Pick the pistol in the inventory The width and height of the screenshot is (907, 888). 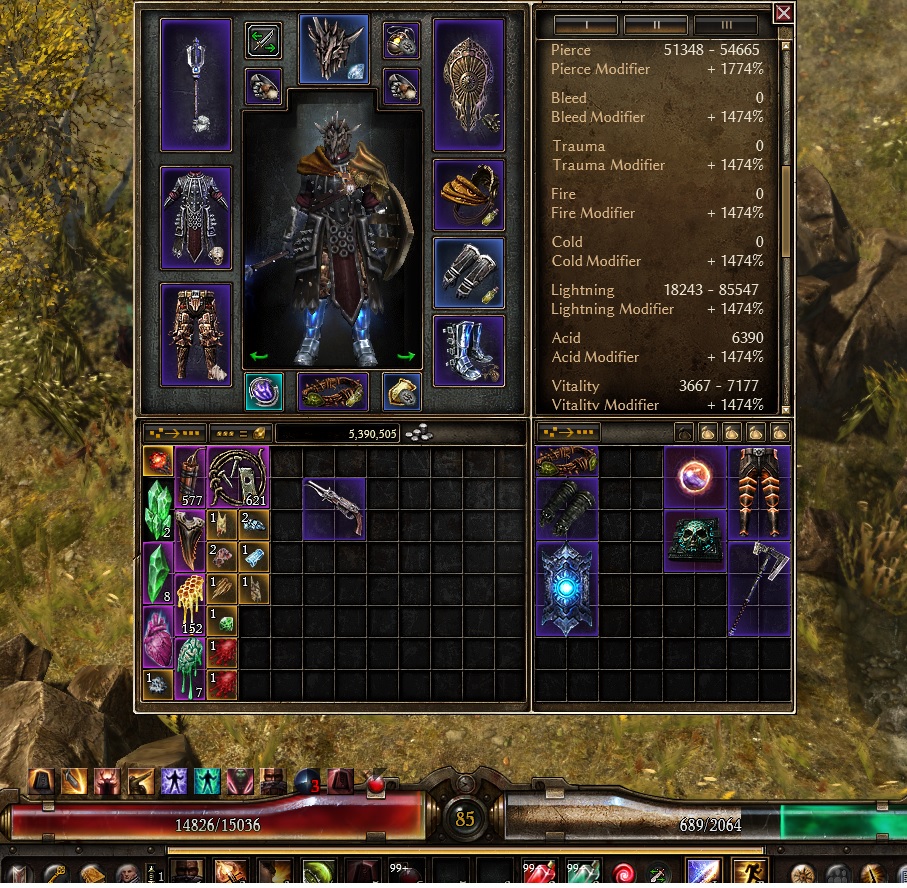(334, 506)
